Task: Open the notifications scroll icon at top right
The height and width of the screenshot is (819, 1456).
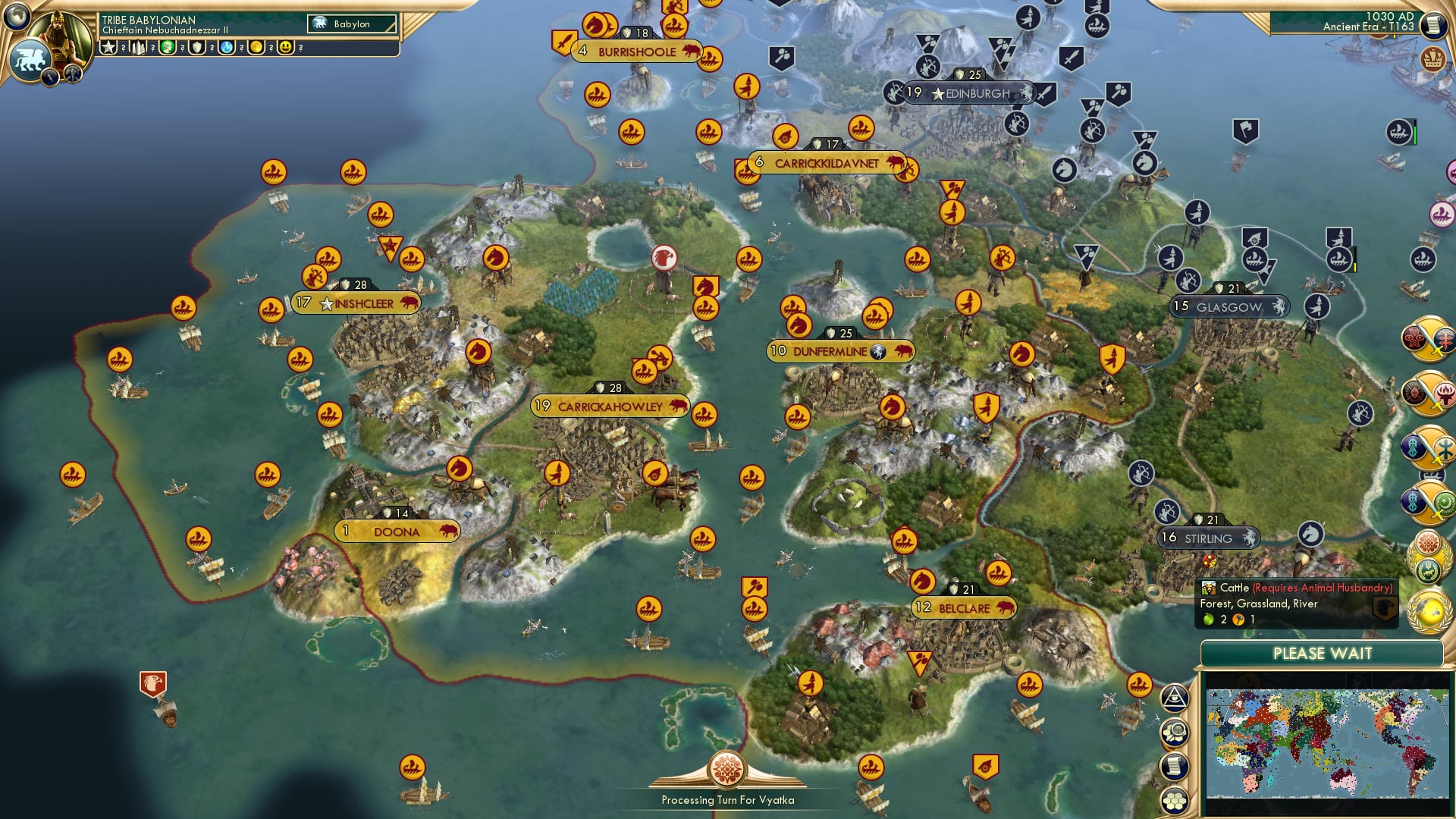Action: (x=1434, y=24)
